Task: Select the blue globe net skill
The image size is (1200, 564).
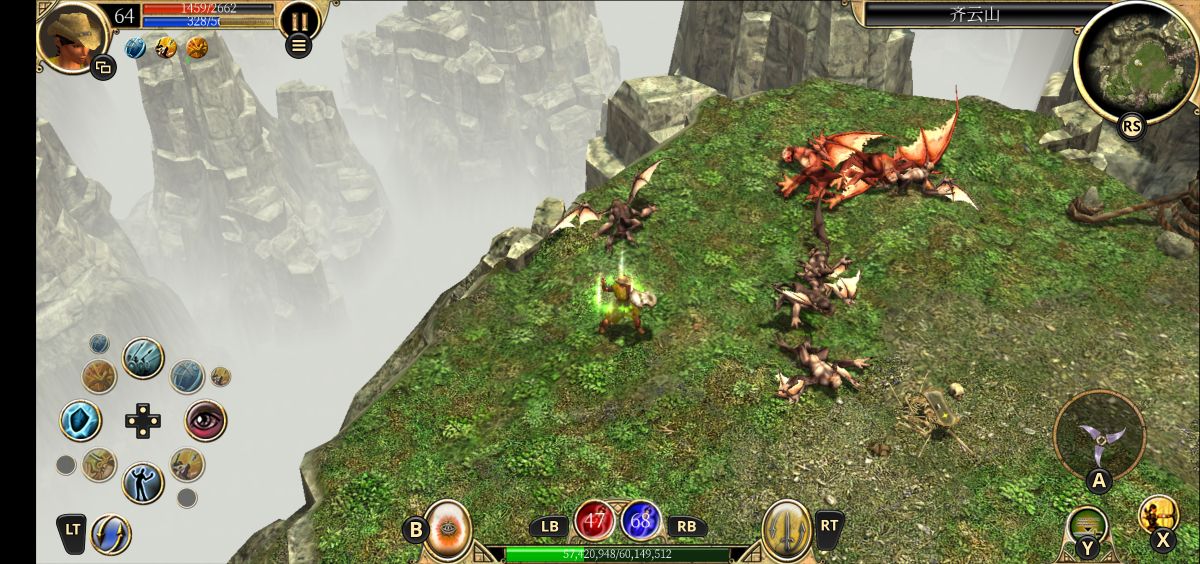Action: [x=187, y=376]
